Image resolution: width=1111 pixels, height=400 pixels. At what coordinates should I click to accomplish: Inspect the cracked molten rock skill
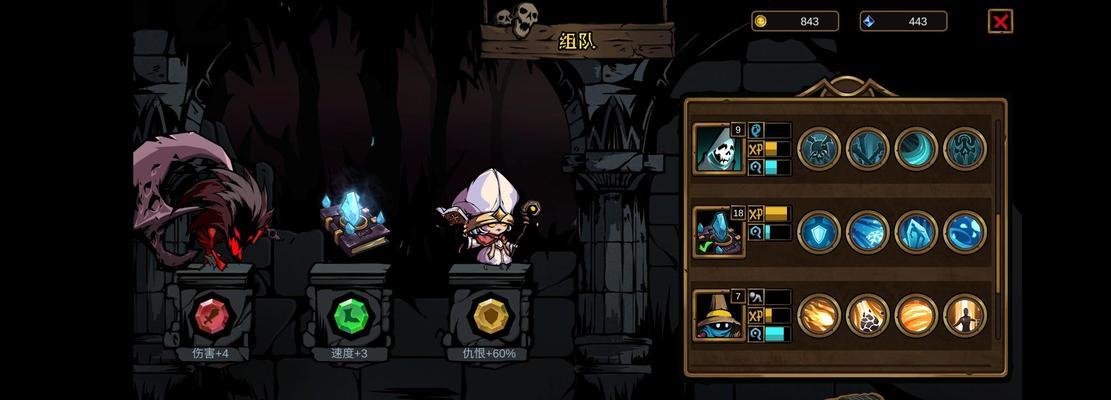(867, 315)
